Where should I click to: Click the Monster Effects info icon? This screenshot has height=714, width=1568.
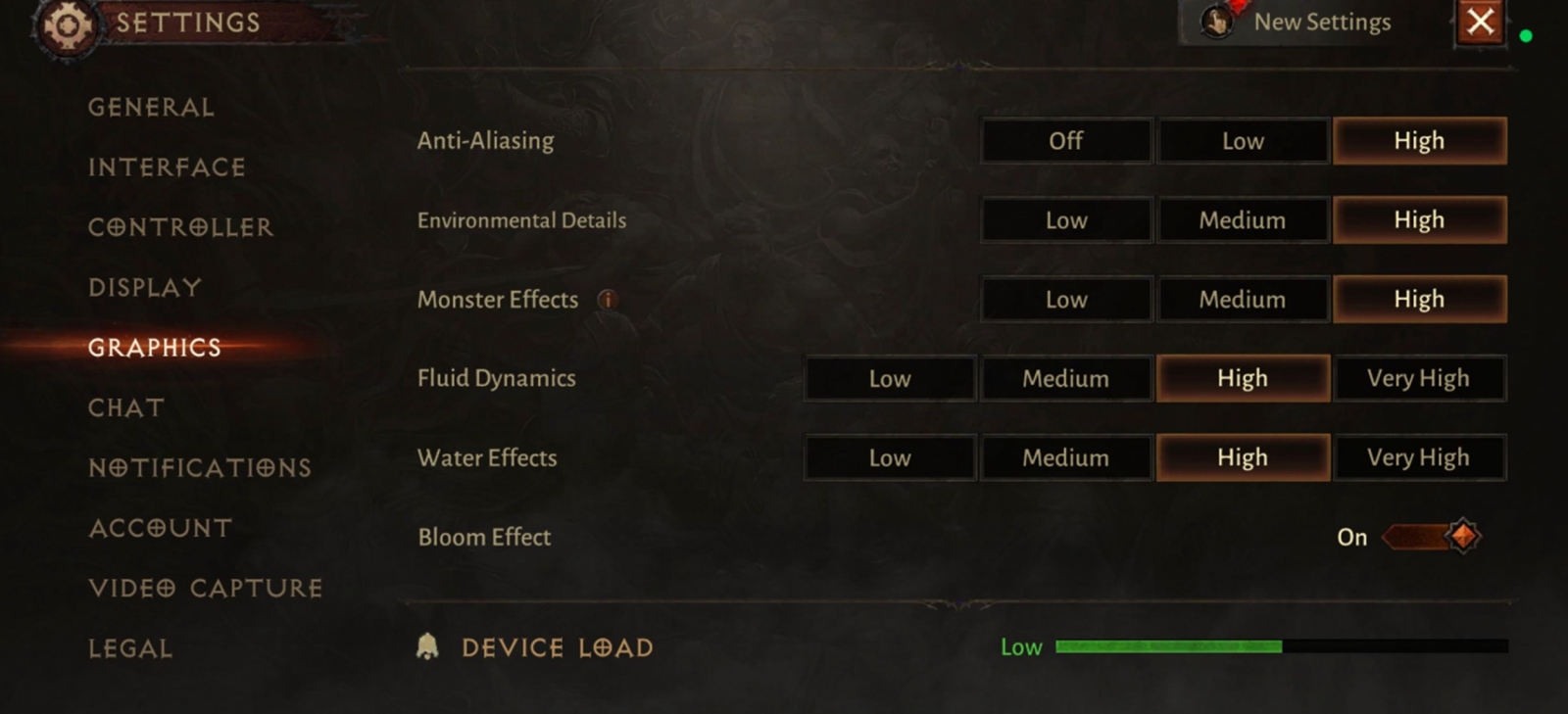click(x=608, y=300)
